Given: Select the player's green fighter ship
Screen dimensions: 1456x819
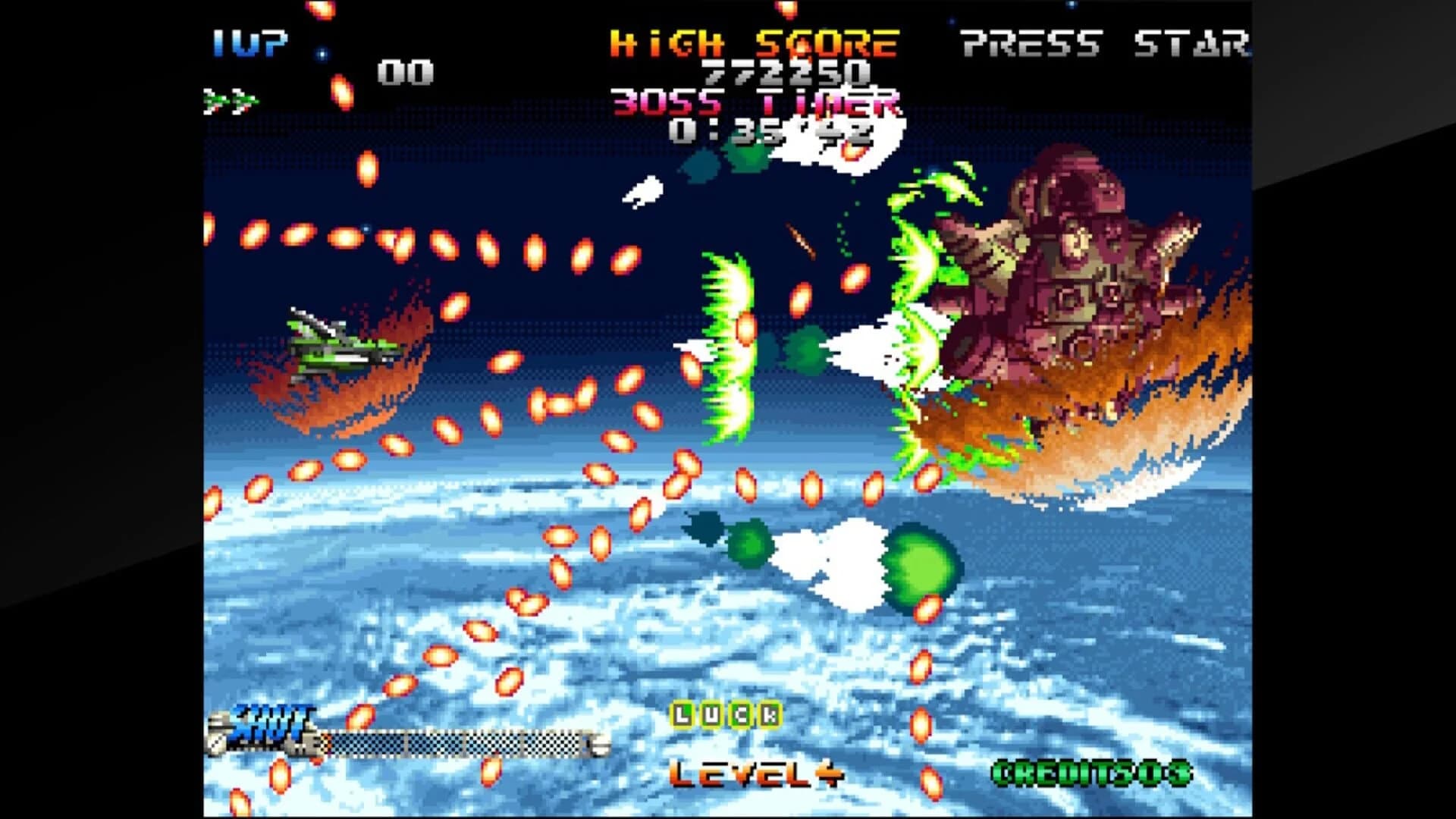Looking at the screenshot, I should click(x=334, y=345).
